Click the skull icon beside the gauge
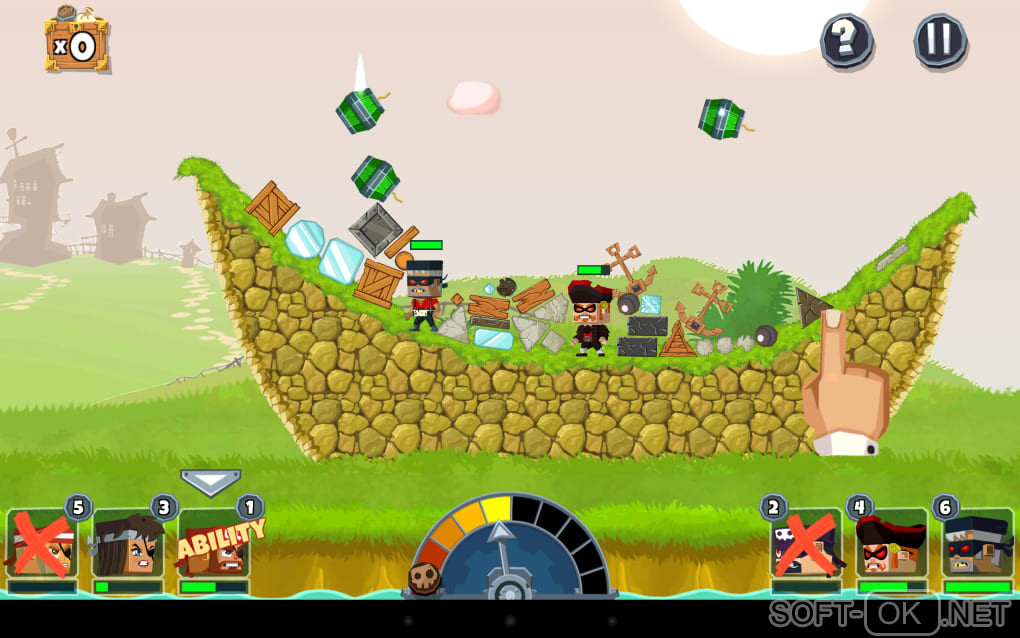Screen dimensions: 1020x638 (x=424, y=578)
